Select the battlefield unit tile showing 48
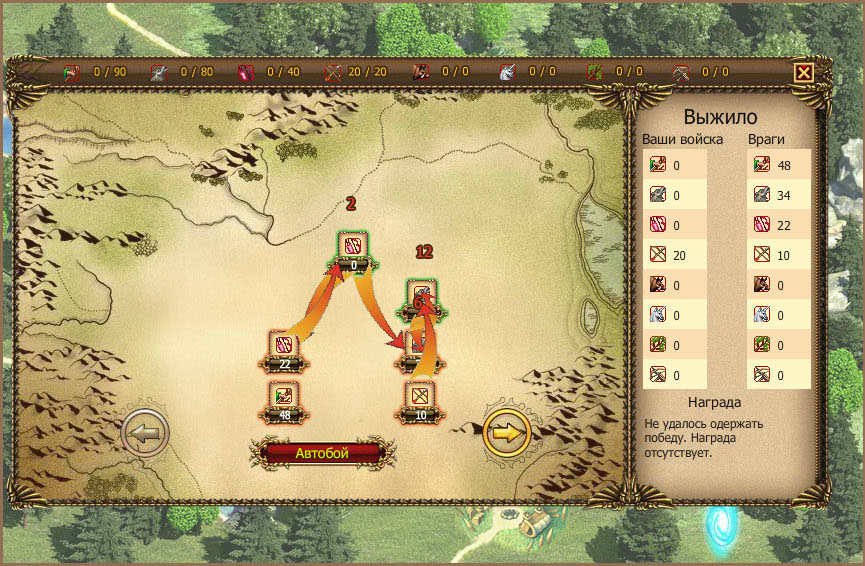Viewport: 865px width, 566px height. (284, 399)
